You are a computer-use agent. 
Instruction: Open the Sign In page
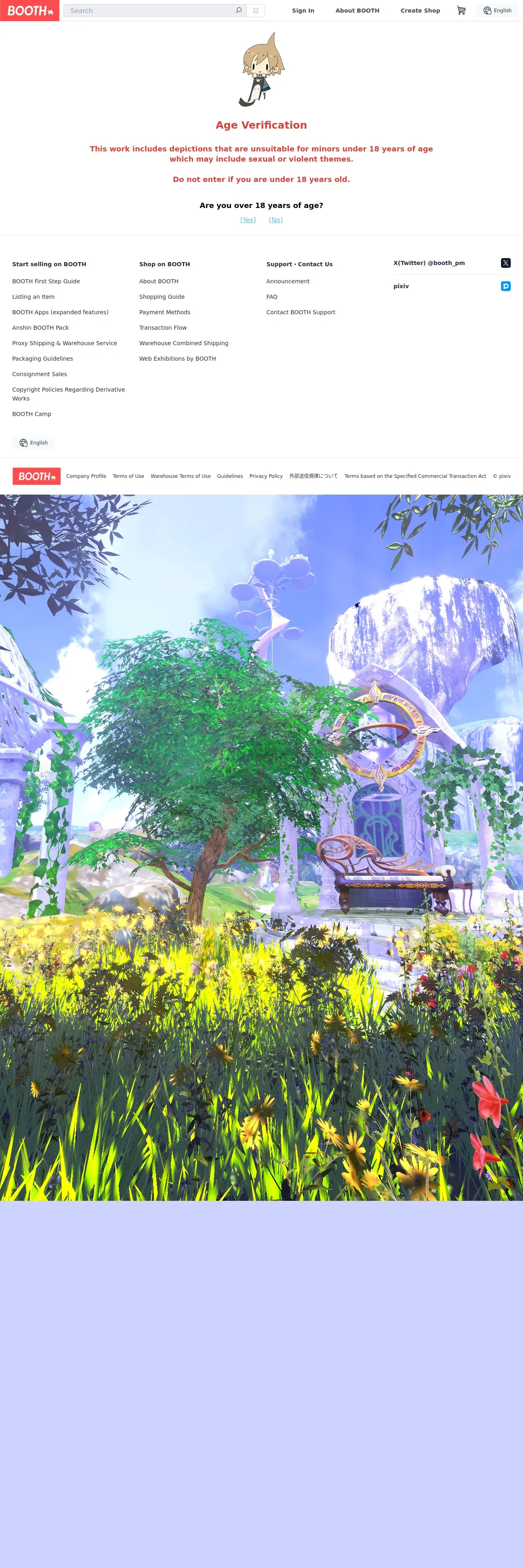[x=303, y=10]
